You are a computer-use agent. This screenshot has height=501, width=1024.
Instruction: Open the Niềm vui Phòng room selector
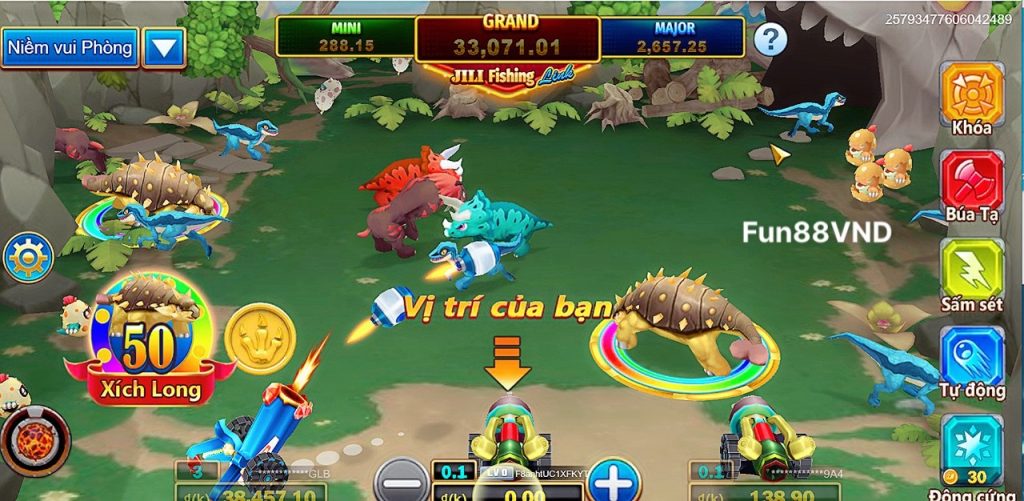pyautogui.click(x=69, y=47)
